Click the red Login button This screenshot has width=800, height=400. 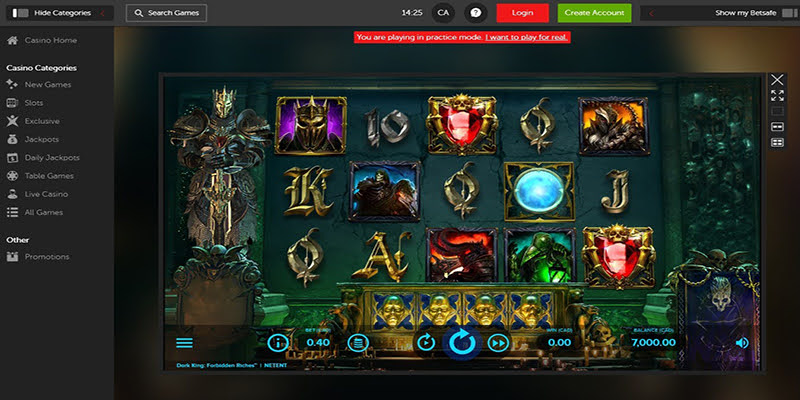tap(522, 13)
